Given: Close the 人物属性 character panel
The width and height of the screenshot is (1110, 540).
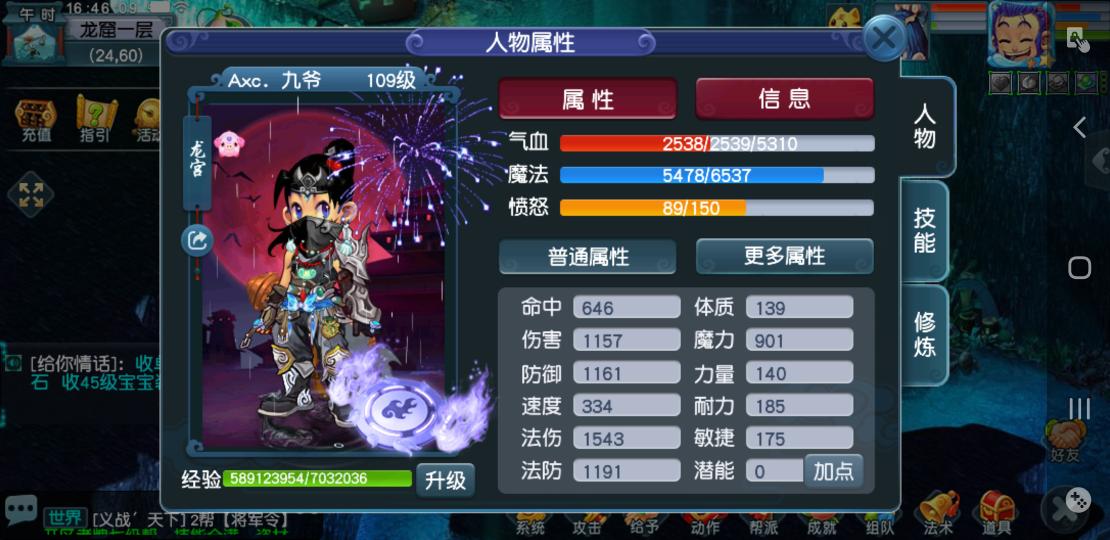Looking at the screenshot, I should point(883,41).
